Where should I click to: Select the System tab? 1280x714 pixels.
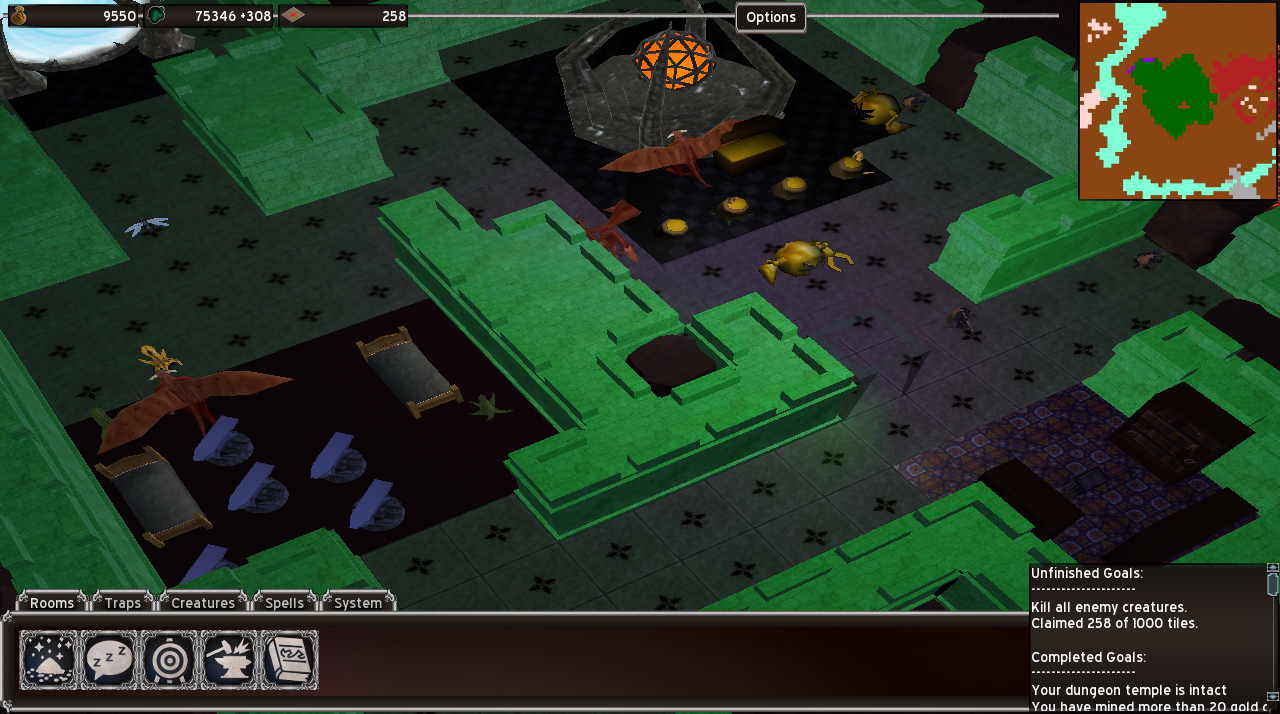[358, 602]
